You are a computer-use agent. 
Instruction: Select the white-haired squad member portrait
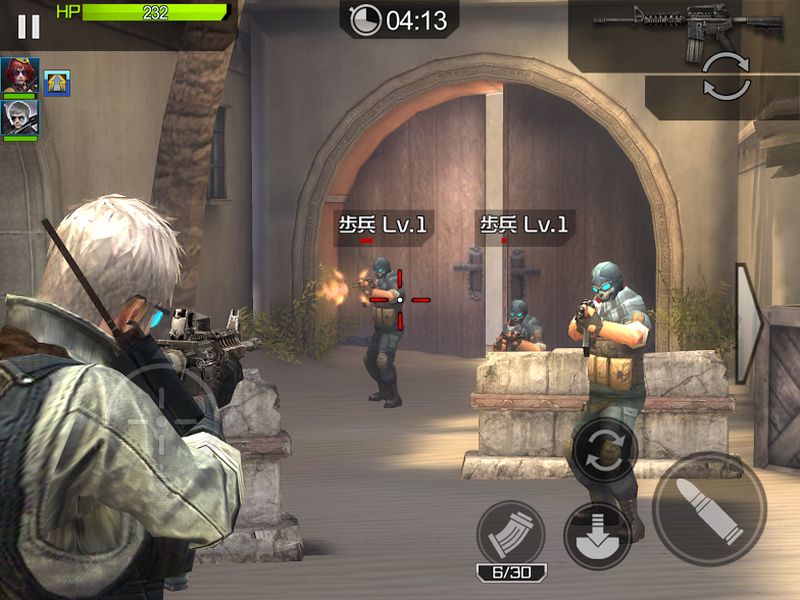[x=19, y=117]
